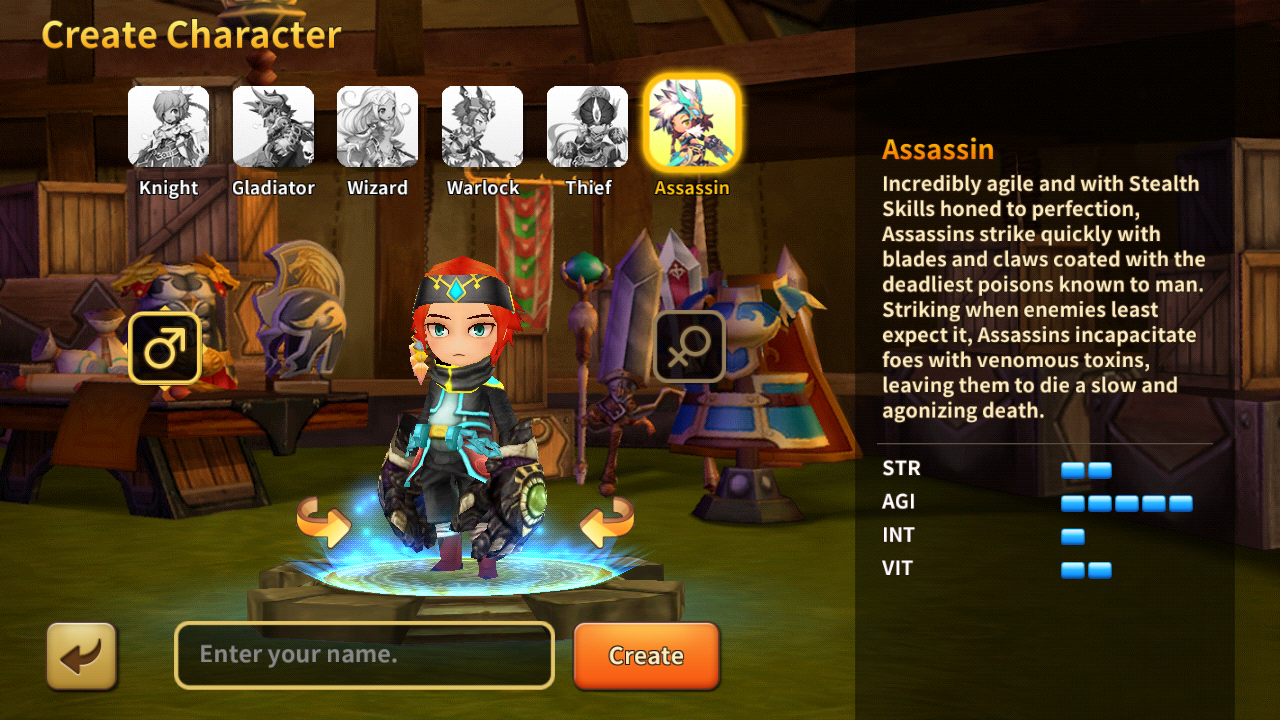
Task: Go back with the arrow button
Action: click(x=82, y=656)
